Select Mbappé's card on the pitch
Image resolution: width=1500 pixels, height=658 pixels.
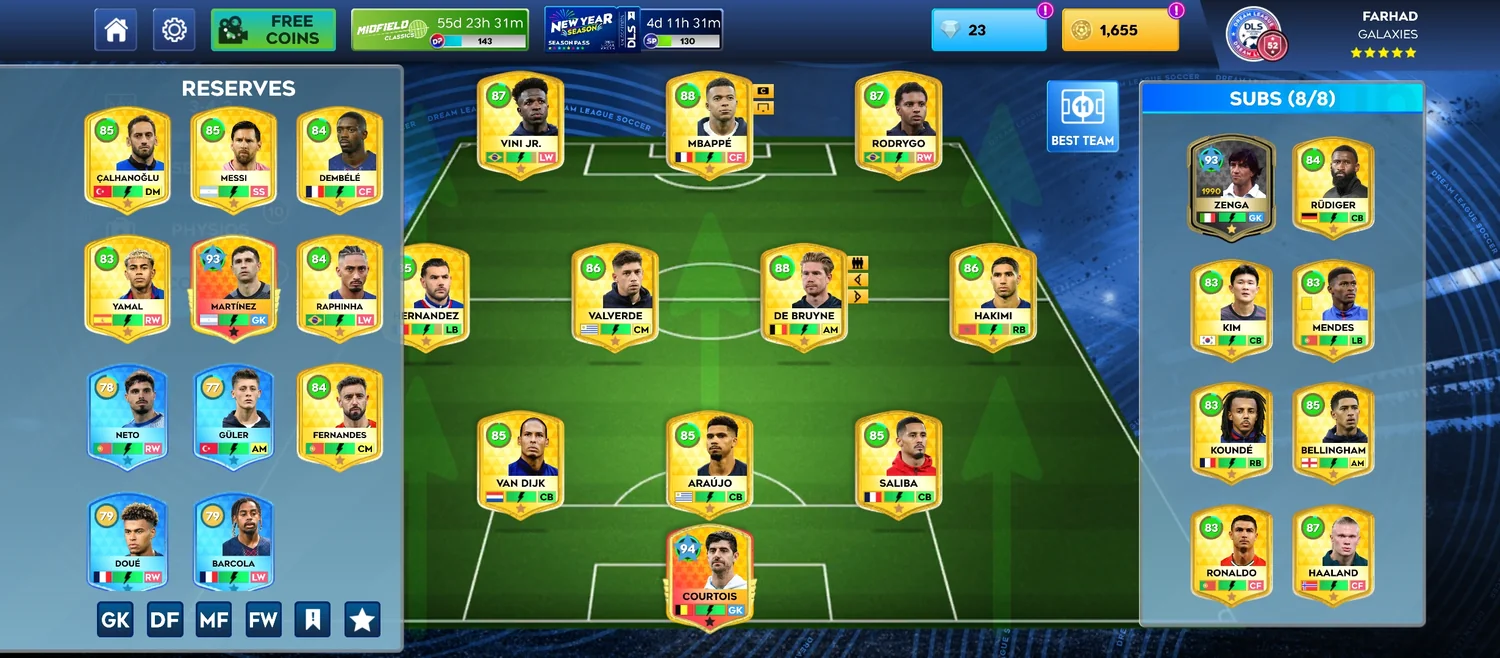709,125
